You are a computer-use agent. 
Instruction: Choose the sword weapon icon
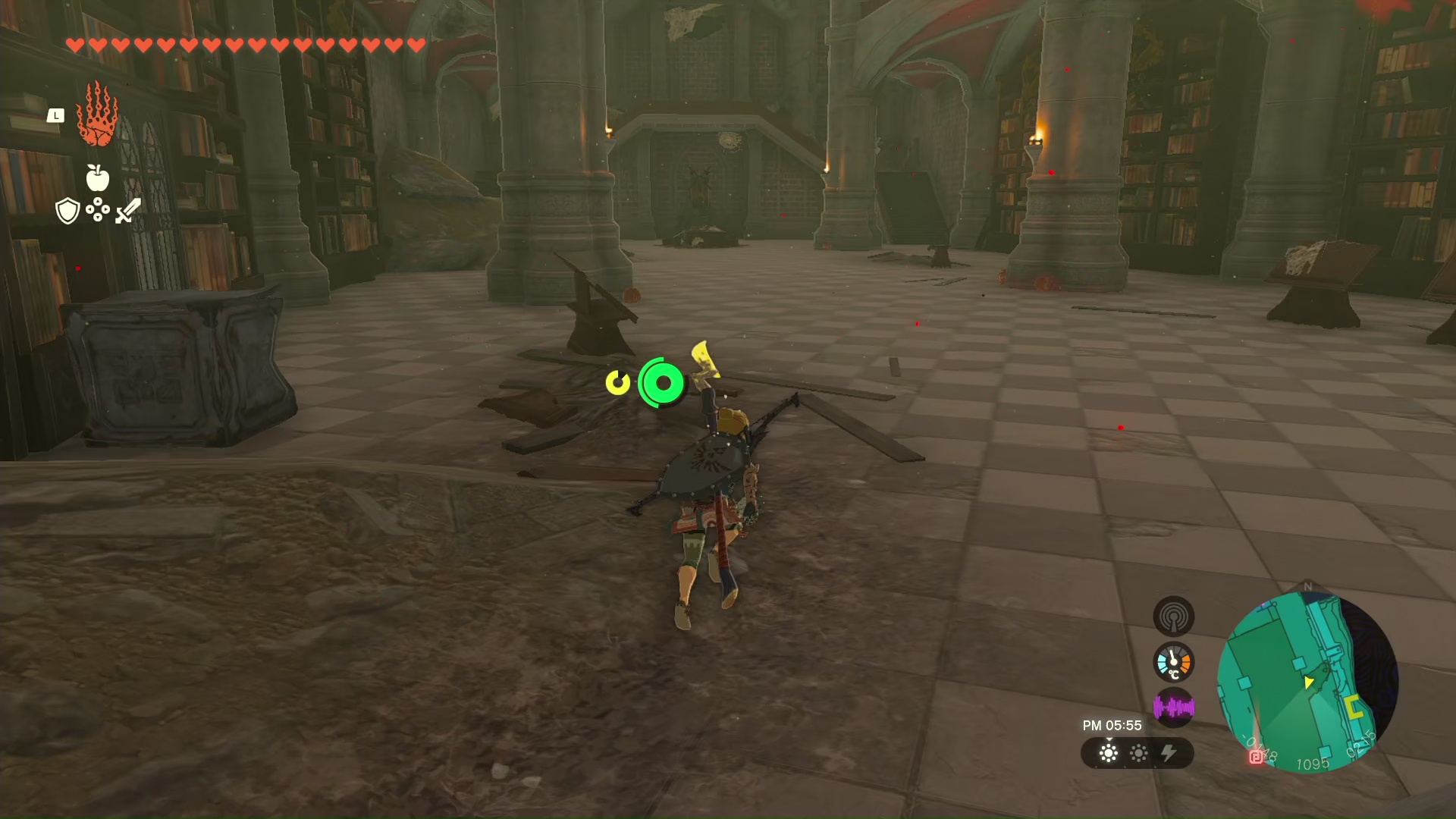point(128,211)
